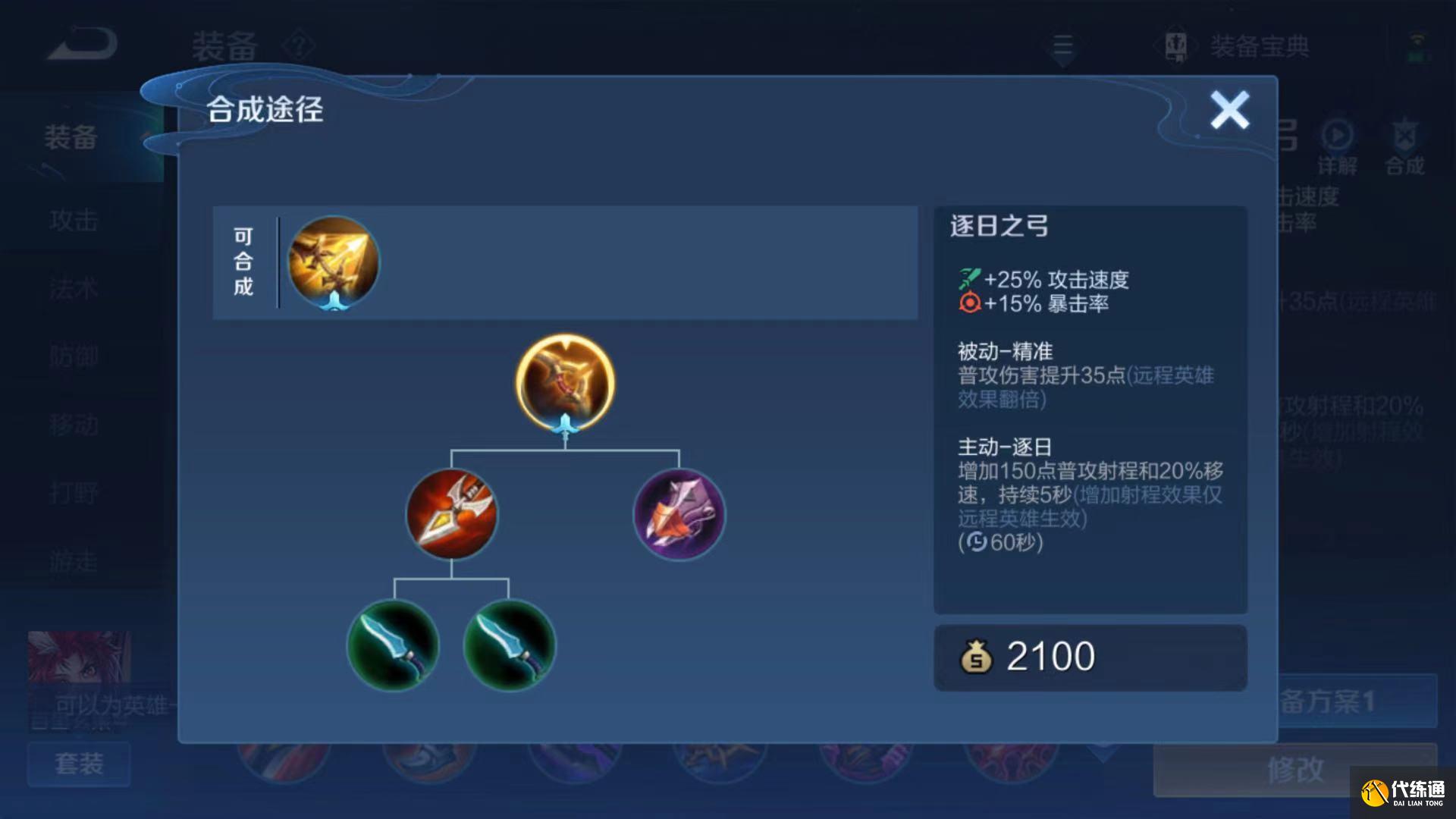Click the left green dagger component

tap(392, 645)
